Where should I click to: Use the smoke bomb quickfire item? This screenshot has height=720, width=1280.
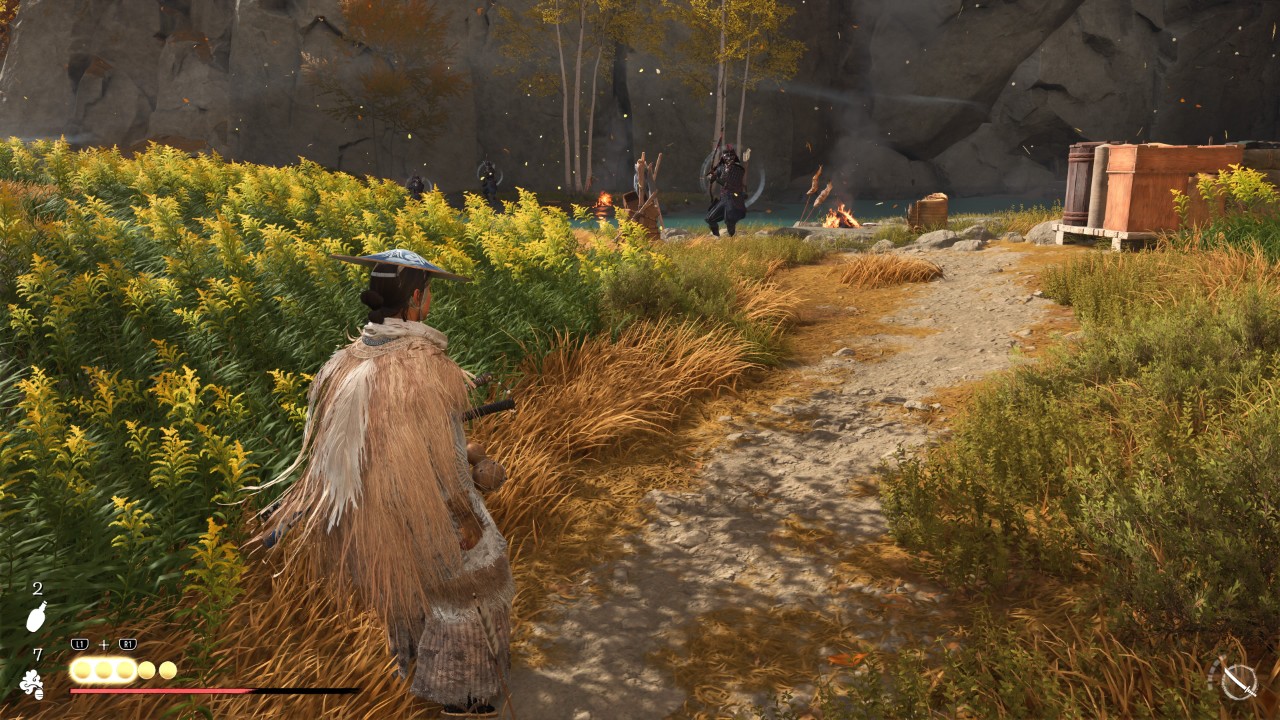coord(31,683)
